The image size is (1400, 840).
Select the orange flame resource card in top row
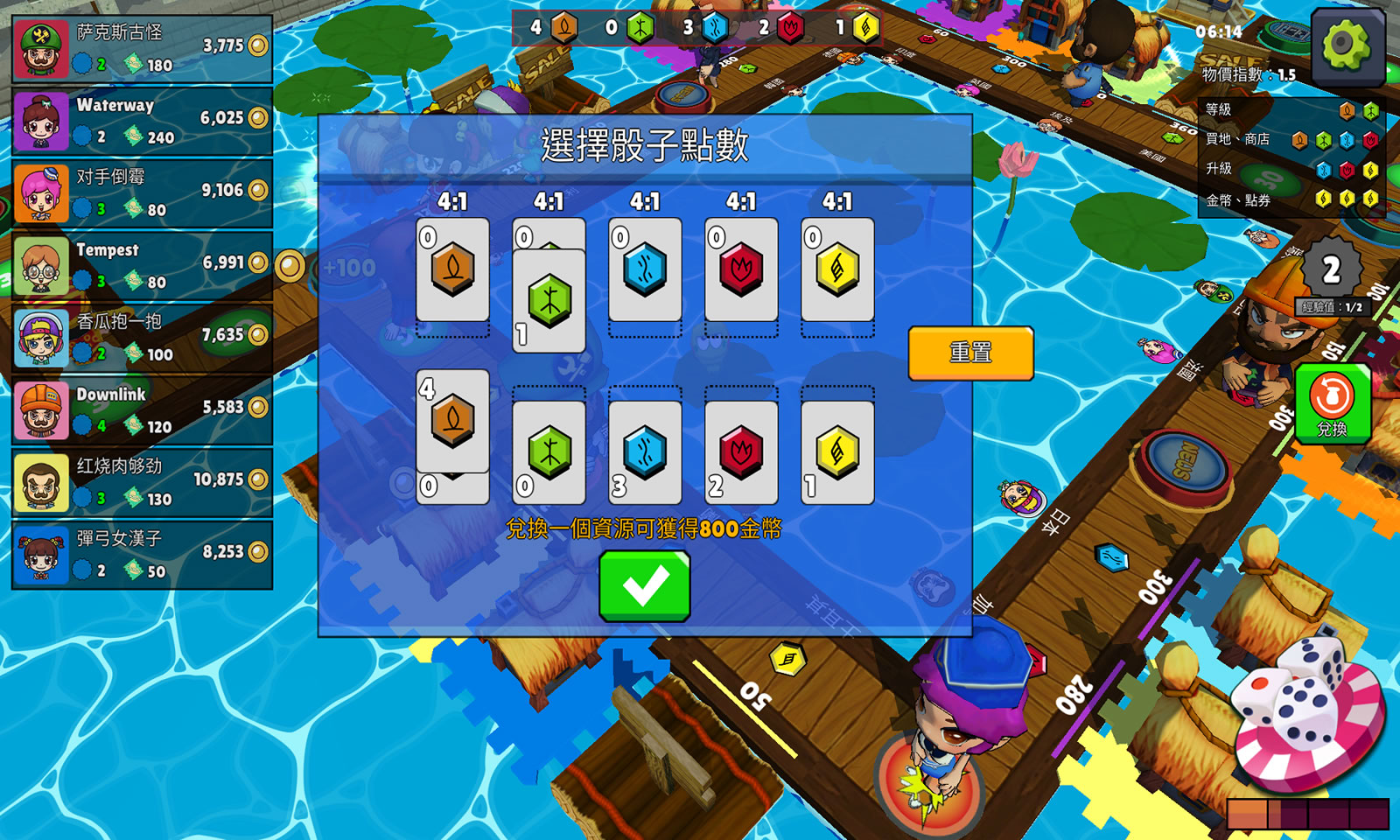[451, 271]
